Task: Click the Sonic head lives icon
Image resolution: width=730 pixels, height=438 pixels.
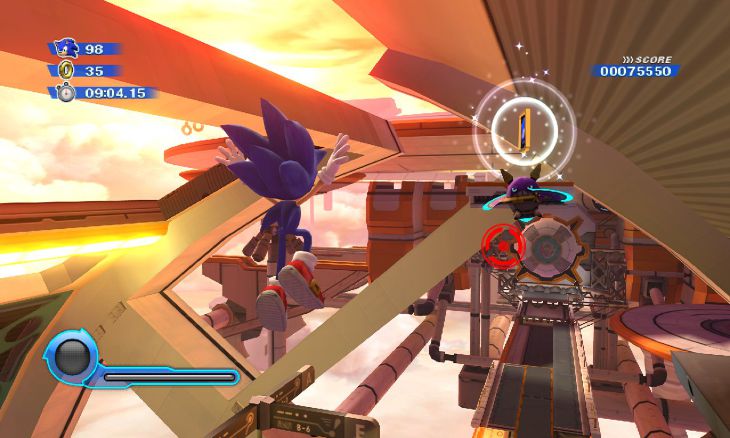Action: [x=66, y=48]
